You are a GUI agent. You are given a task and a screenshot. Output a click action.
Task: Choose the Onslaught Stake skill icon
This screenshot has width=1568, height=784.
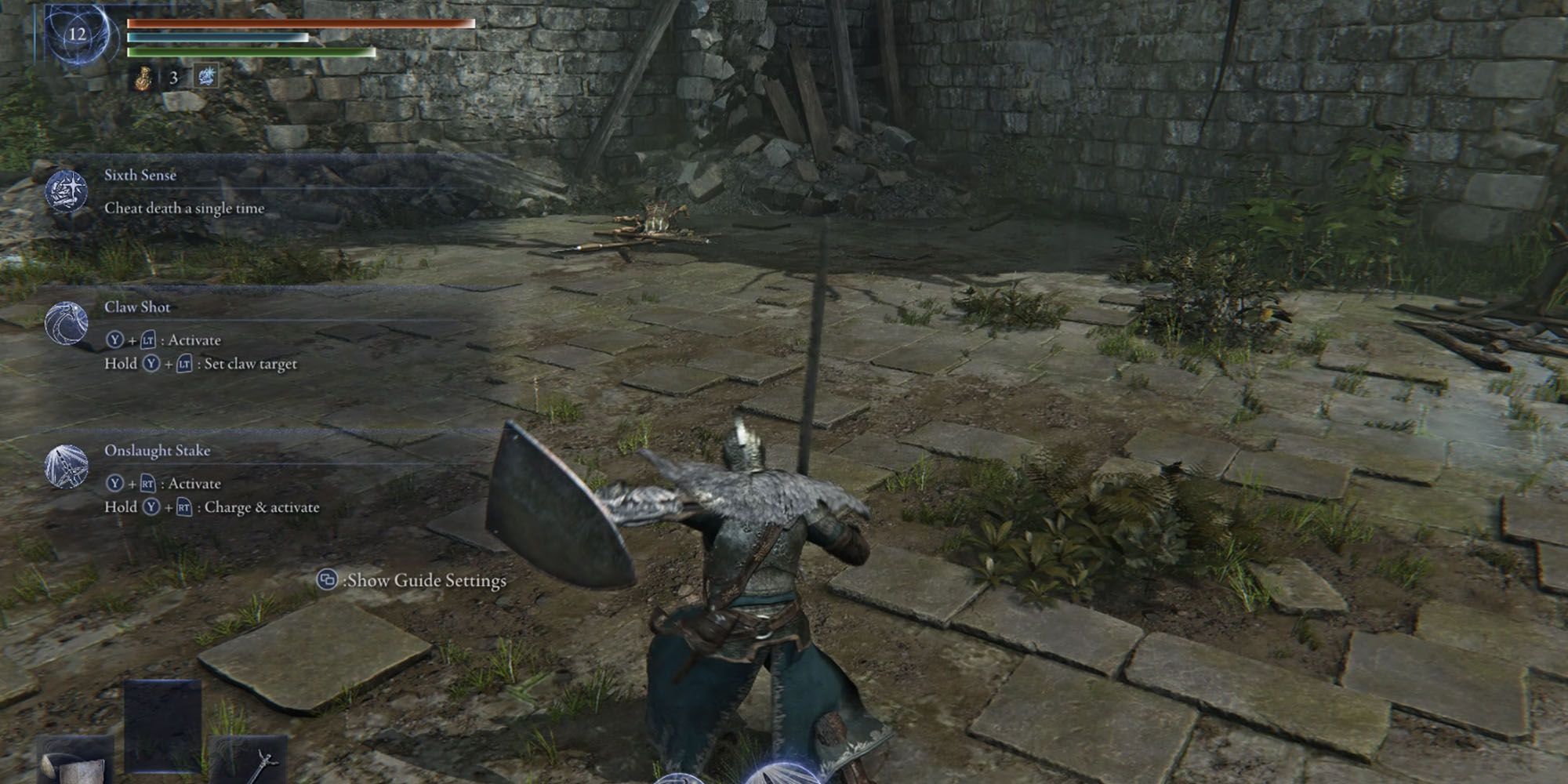pos(66,466)
